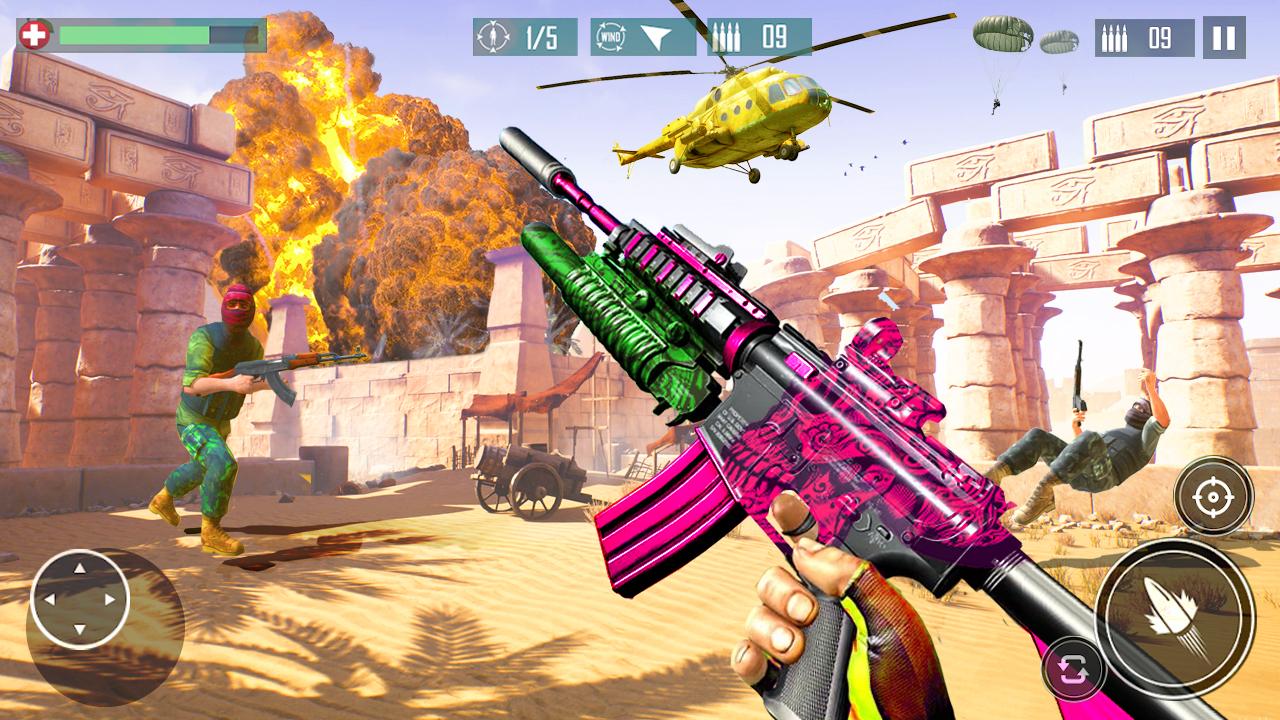The width and height of the screenshot is (1280, 720).
Task: Tap the health cross icon
Action: click(x=32, y=32)
